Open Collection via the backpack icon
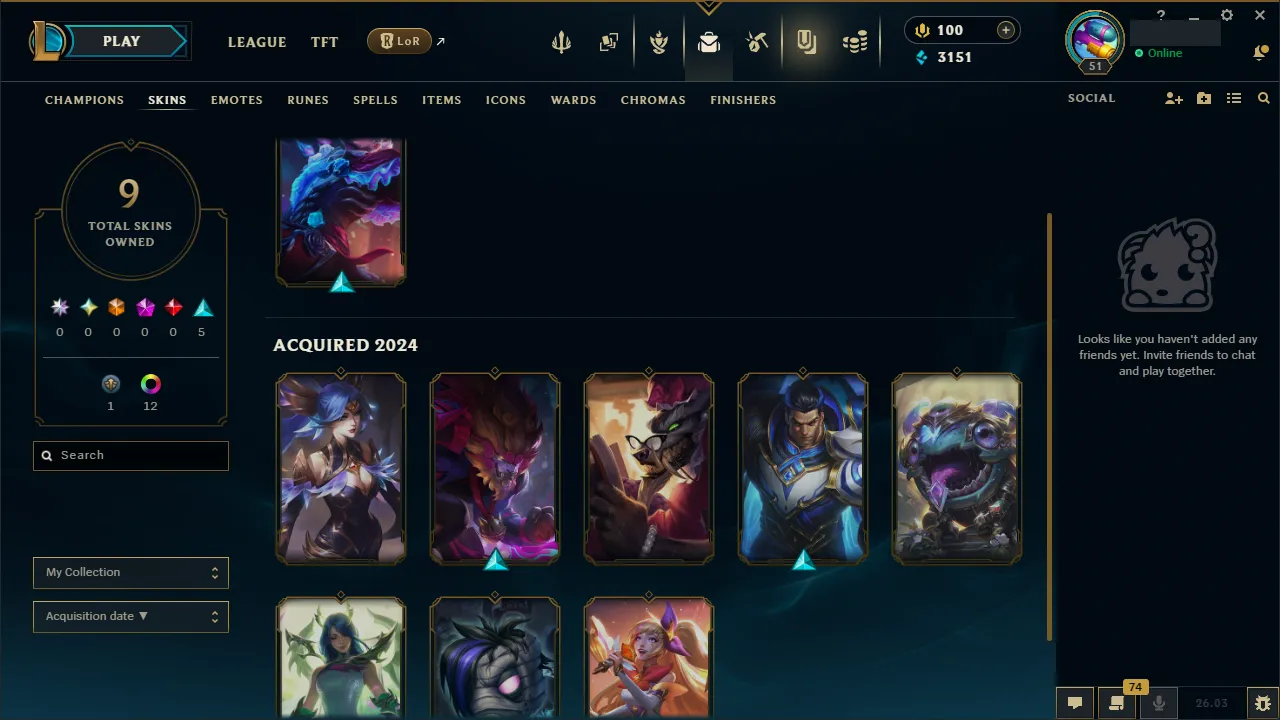 click(709, 41)
